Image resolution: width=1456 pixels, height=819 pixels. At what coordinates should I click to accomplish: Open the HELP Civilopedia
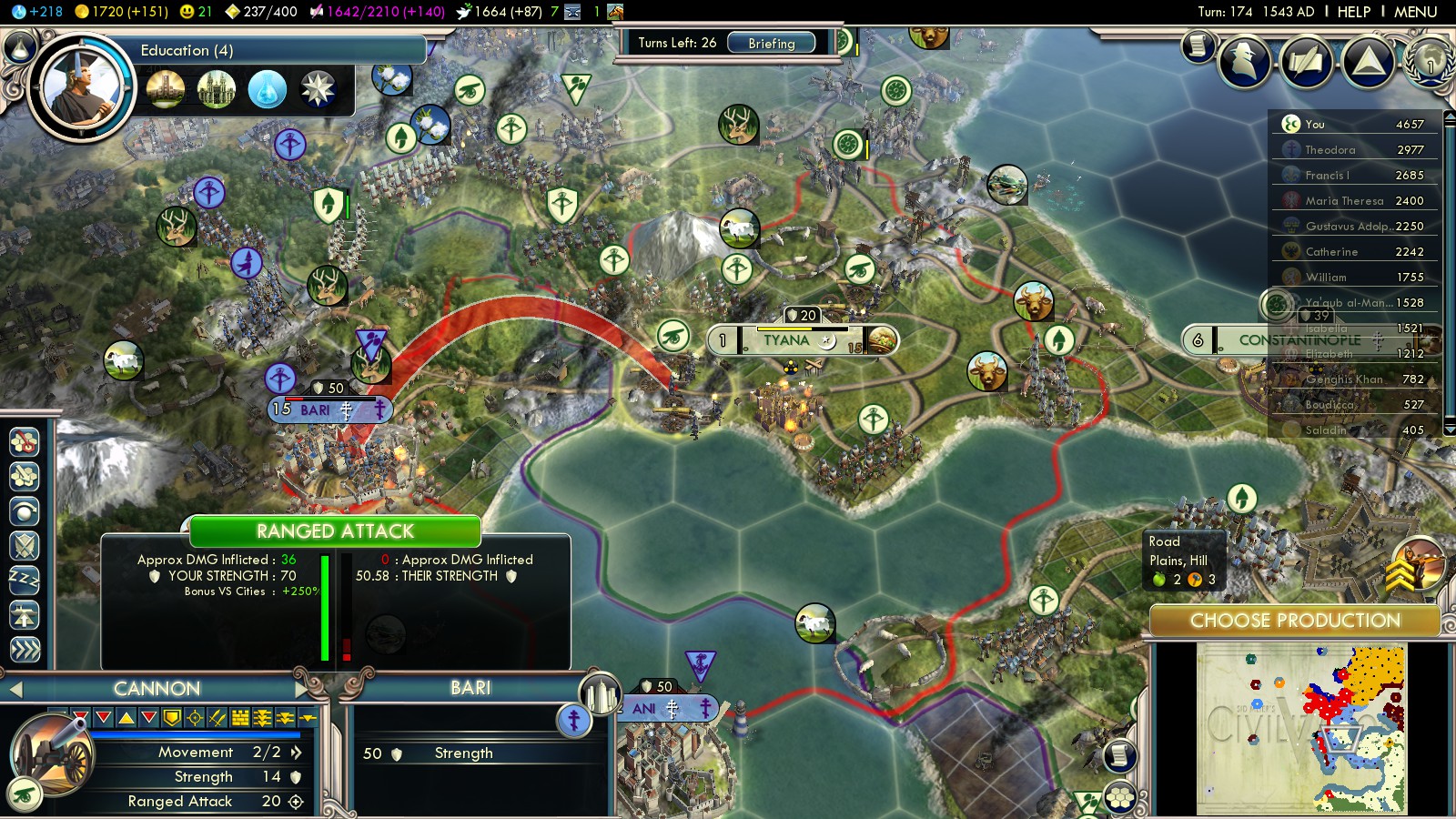click(x=1353, y=12)
